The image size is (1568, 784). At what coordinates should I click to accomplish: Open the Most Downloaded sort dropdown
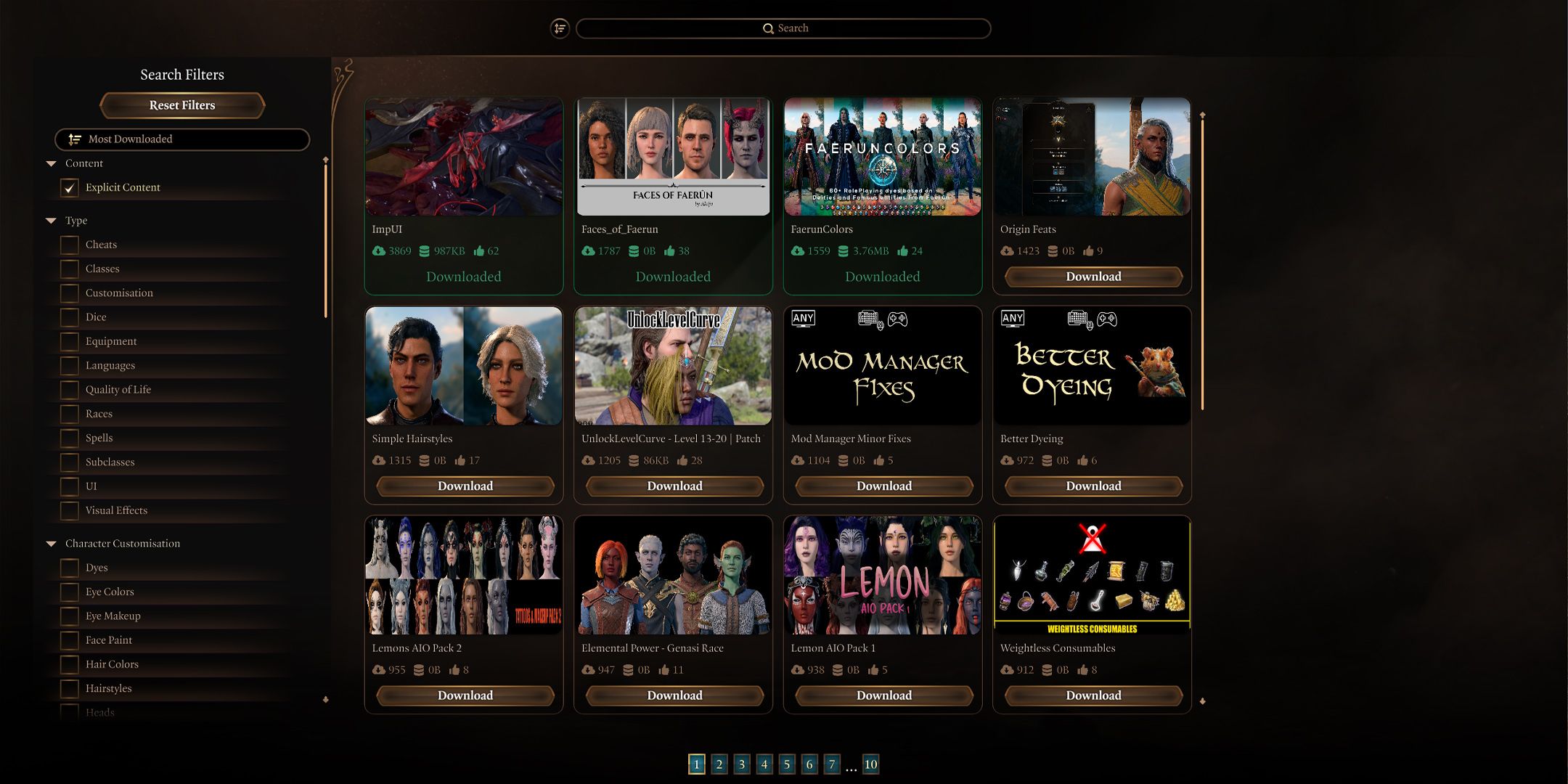pos(182,139)
